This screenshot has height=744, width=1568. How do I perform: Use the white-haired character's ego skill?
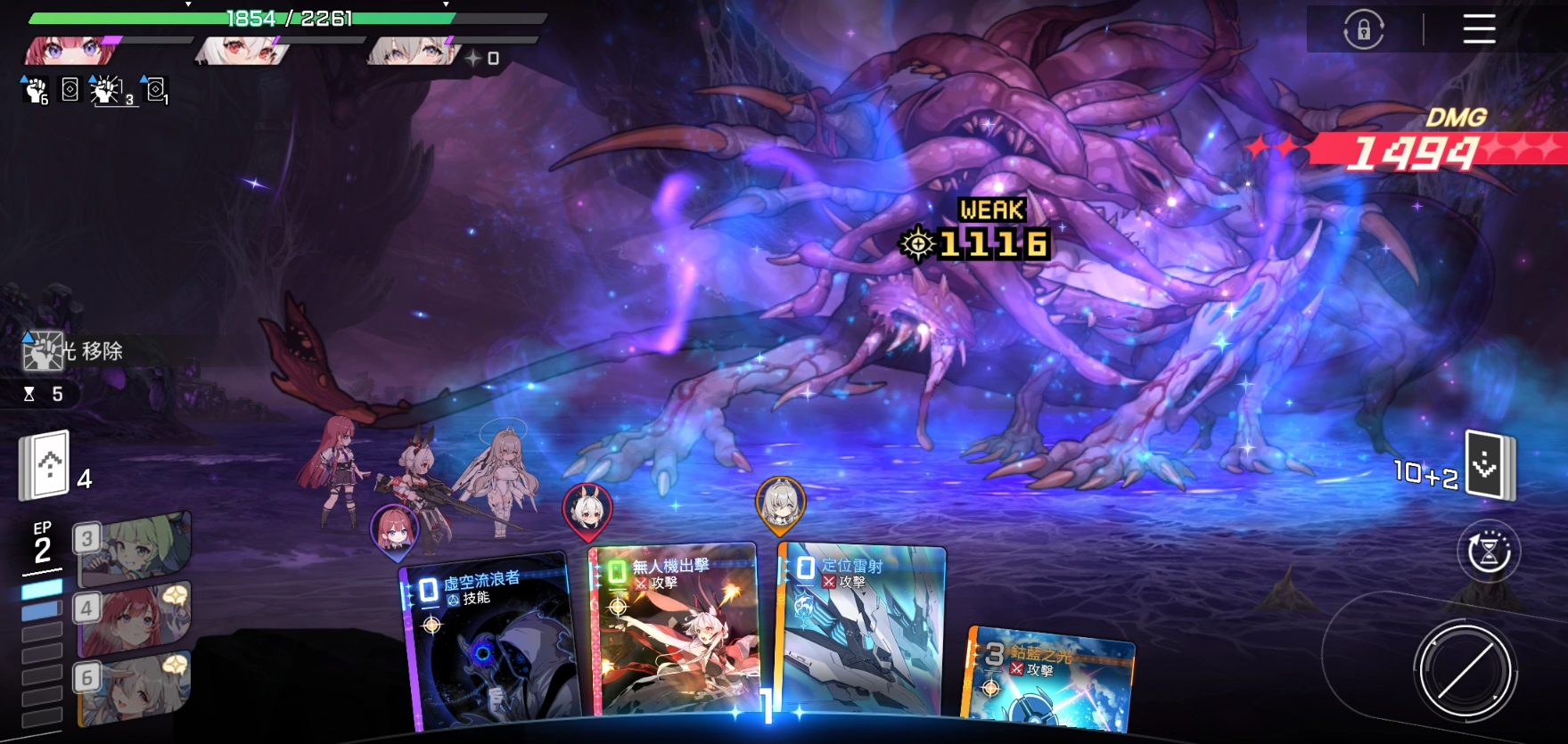tap(134, 687)
